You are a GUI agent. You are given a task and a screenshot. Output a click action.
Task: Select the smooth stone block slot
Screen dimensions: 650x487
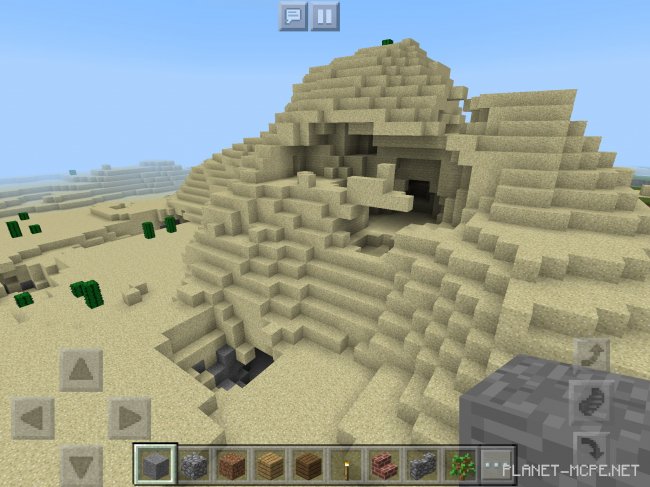(155, 465)
